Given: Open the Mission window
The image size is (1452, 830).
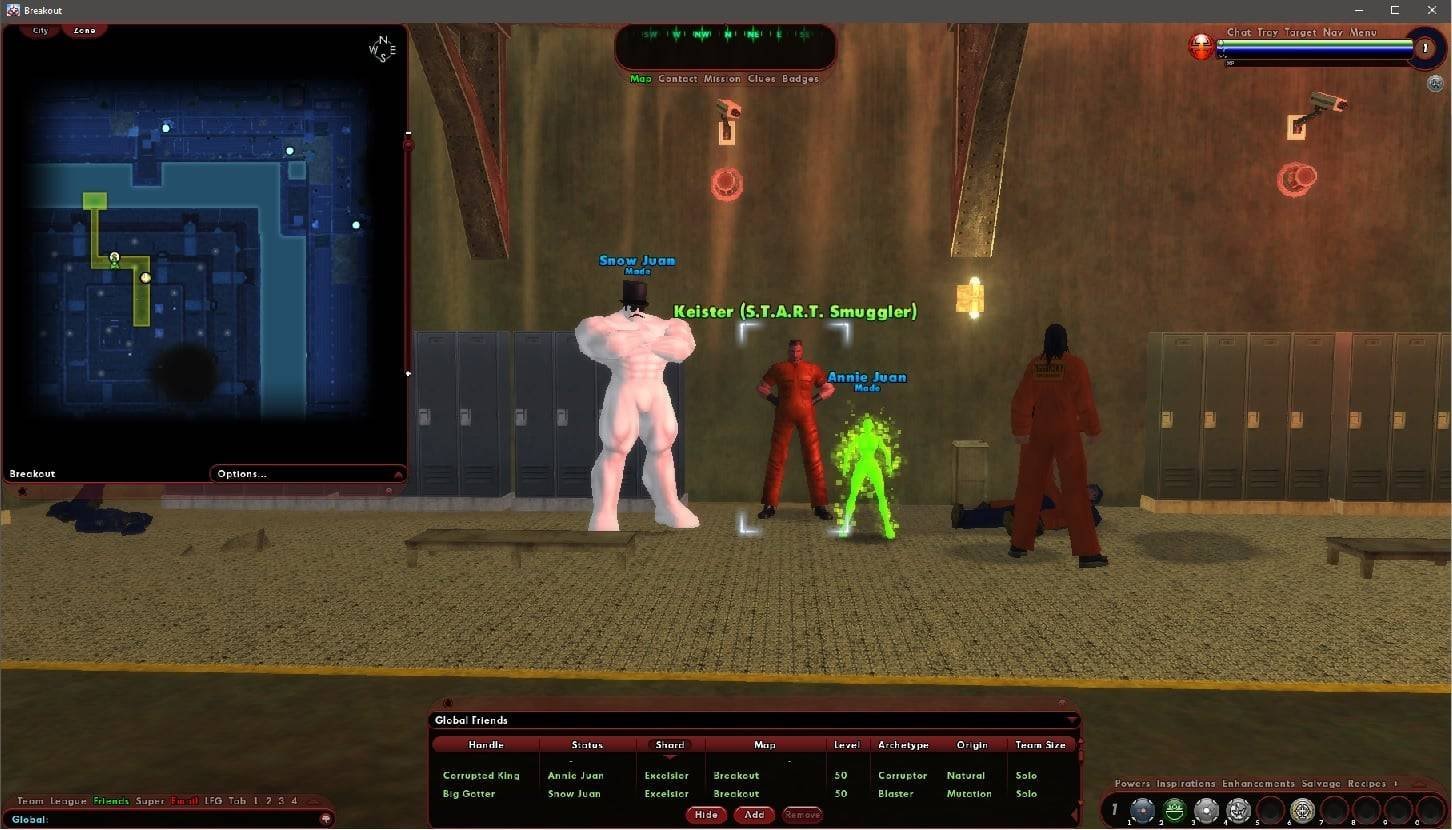Looking at the screenshot, I should pos(721,79).
